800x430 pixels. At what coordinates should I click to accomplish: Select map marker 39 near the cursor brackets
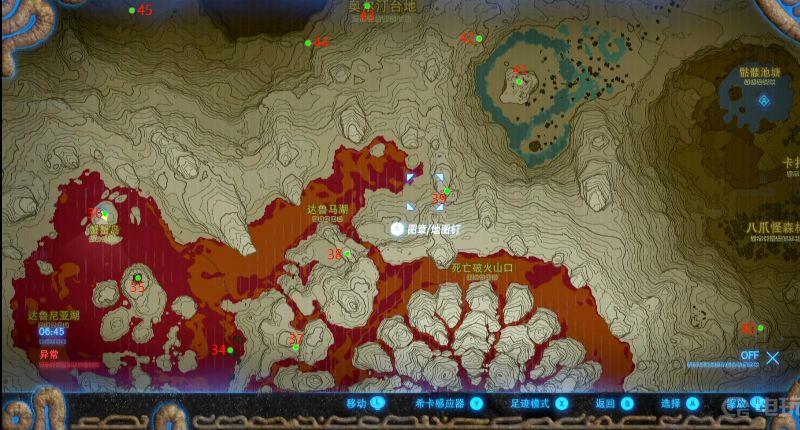click(447, 191)
